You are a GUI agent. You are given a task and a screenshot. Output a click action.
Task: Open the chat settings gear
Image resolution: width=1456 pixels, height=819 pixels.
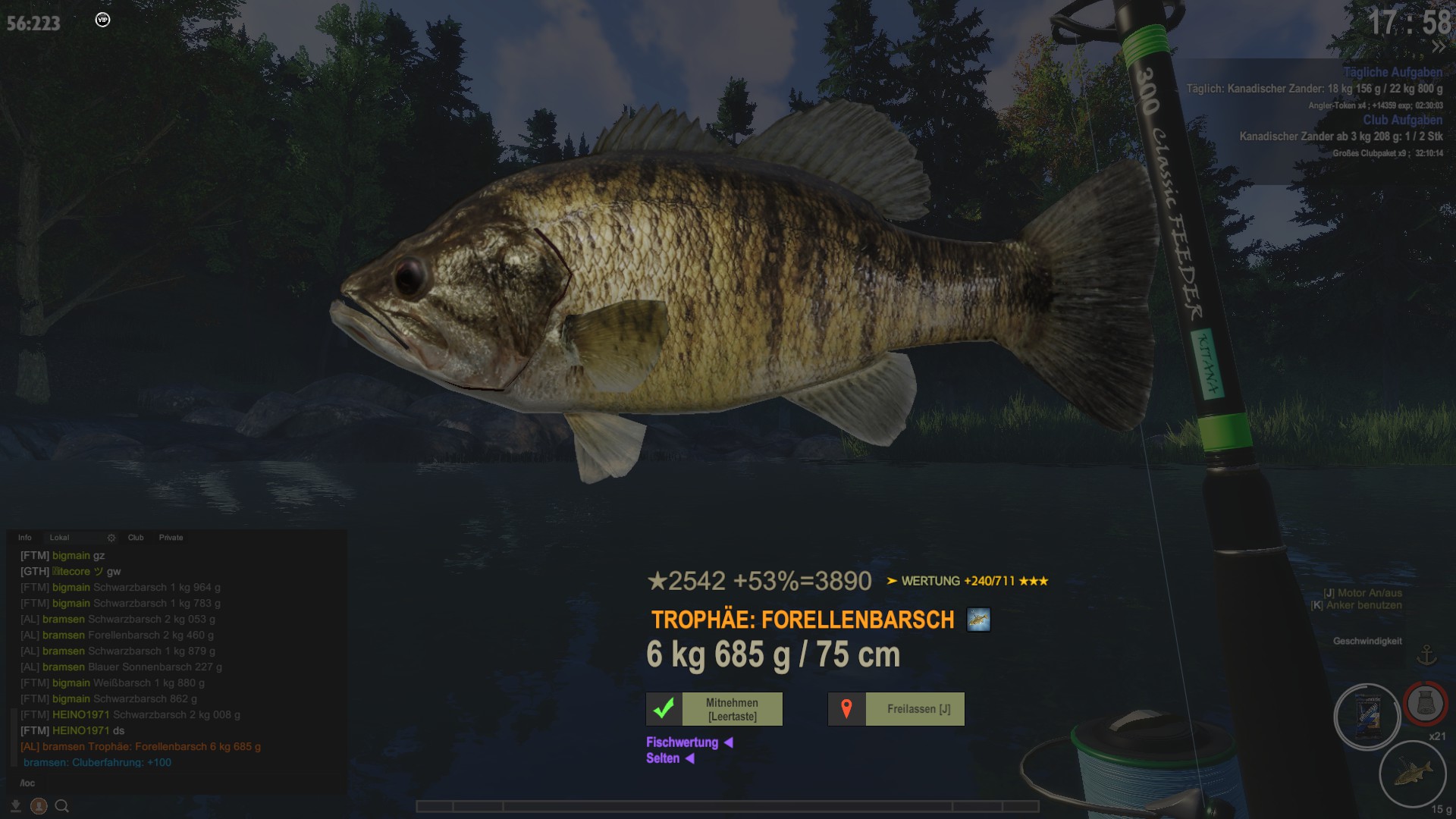111,538
